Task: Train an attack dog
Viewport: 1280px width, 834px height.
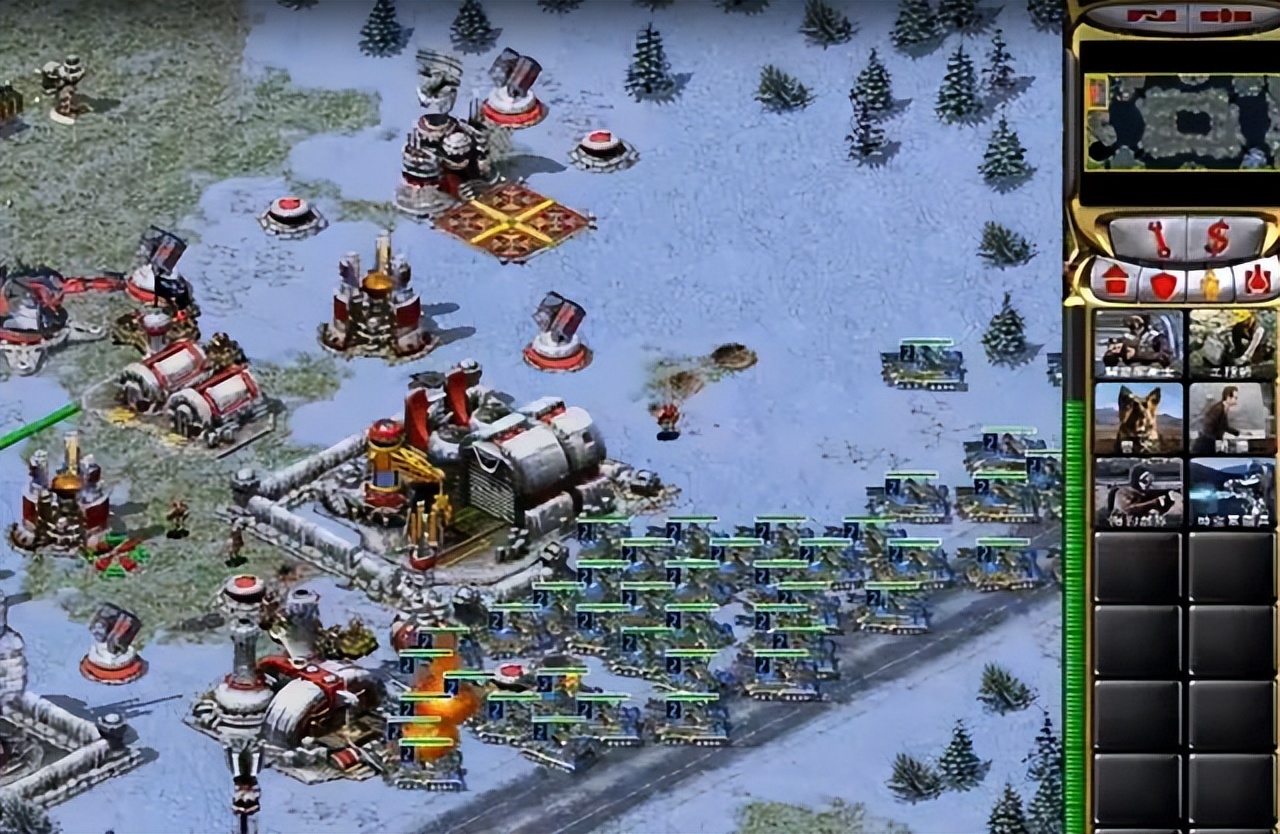Action: [1138, 417]
